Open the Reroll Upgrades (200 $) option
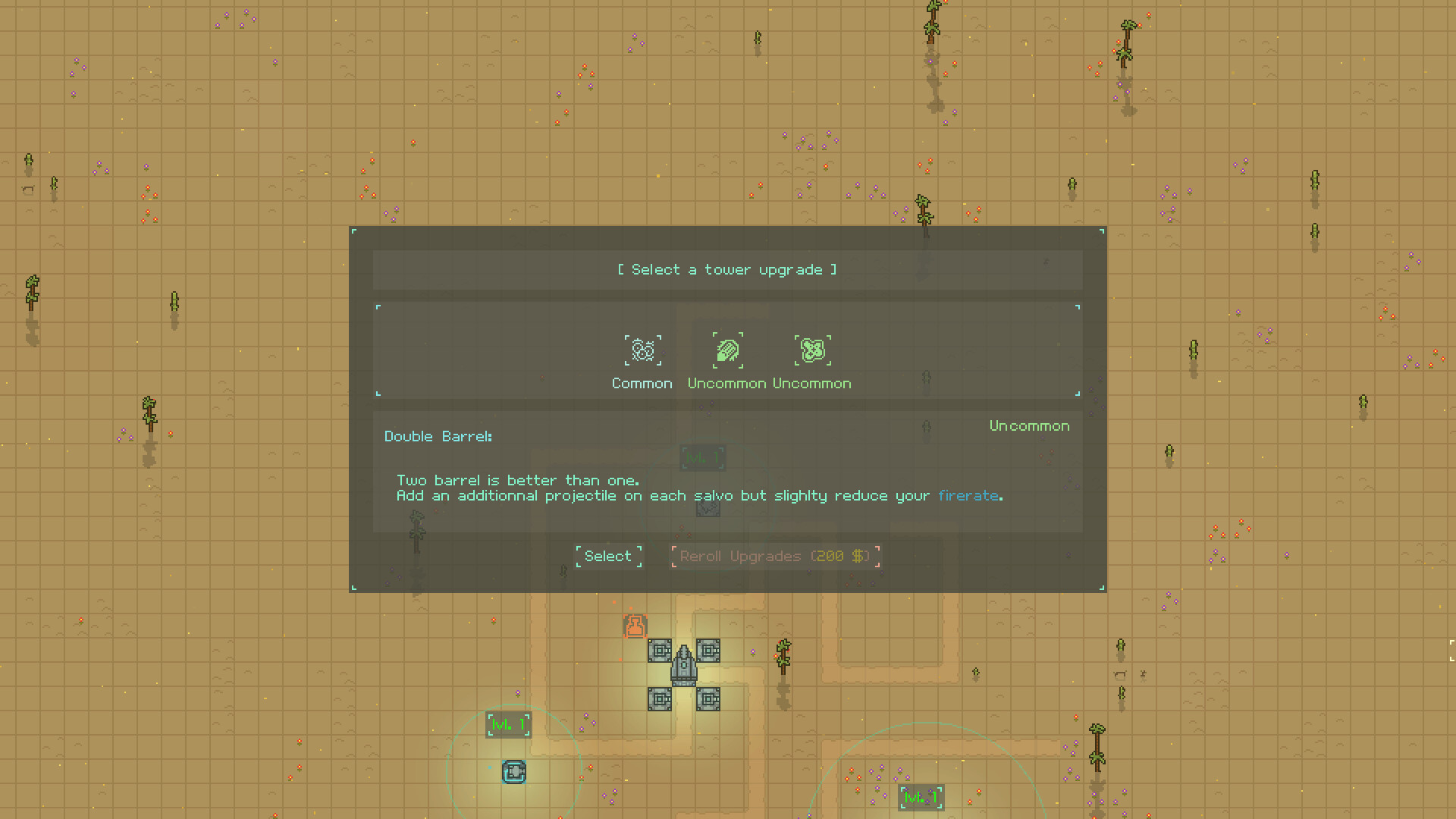This screenshot has height=819, width=1456. (774, 556)
